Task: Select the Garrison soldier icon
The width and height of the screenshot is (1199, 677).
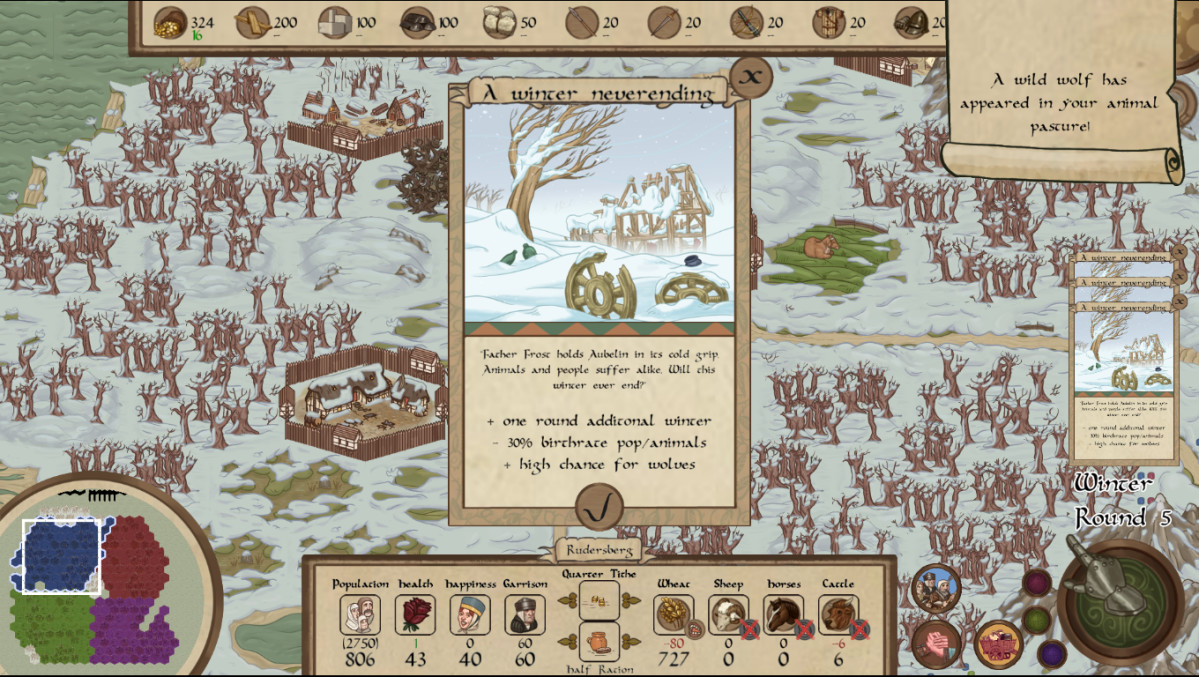Action: 524,614
